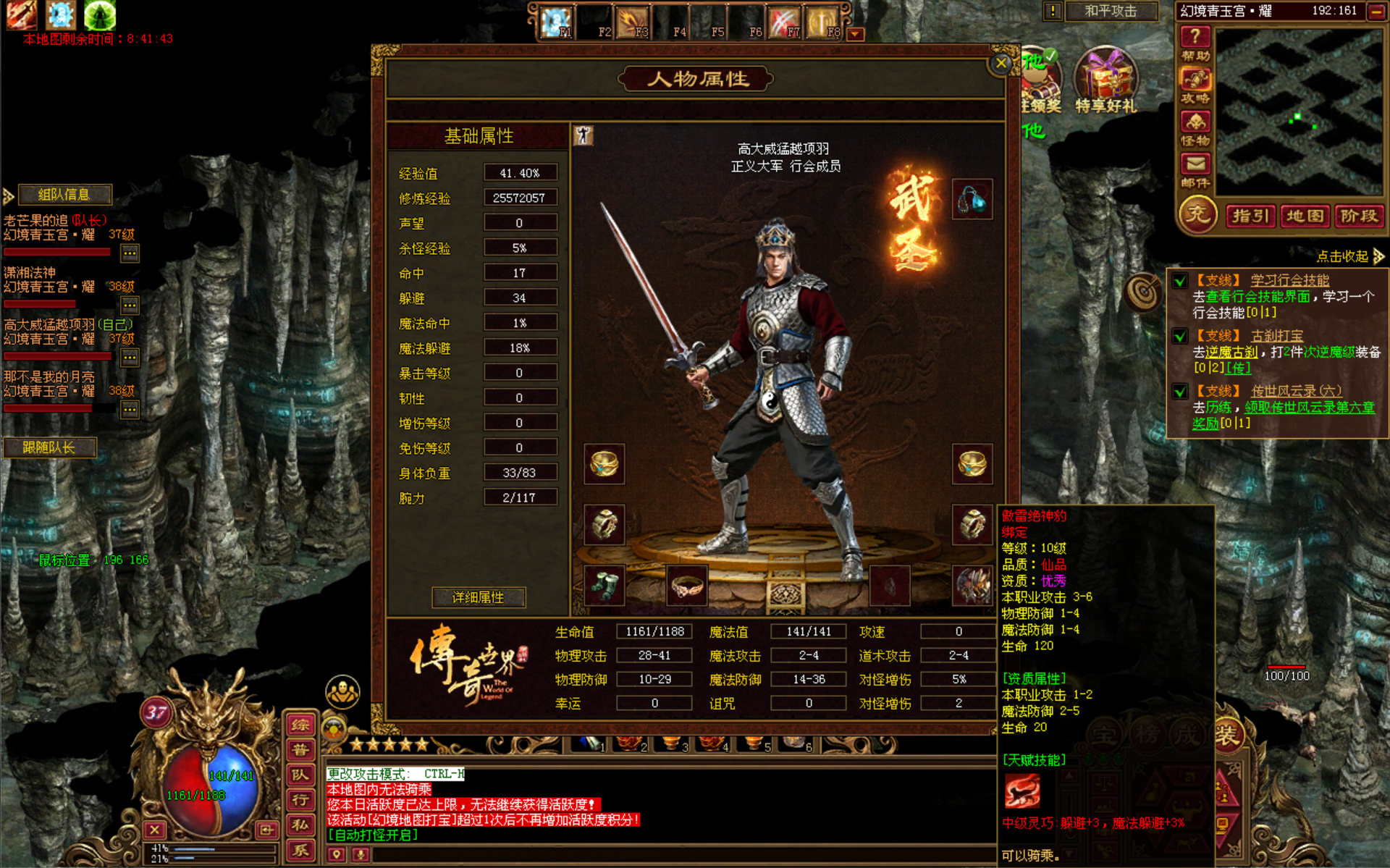Open the 阶段 stage button
1390x868 pixels.
coord(1358,216)
